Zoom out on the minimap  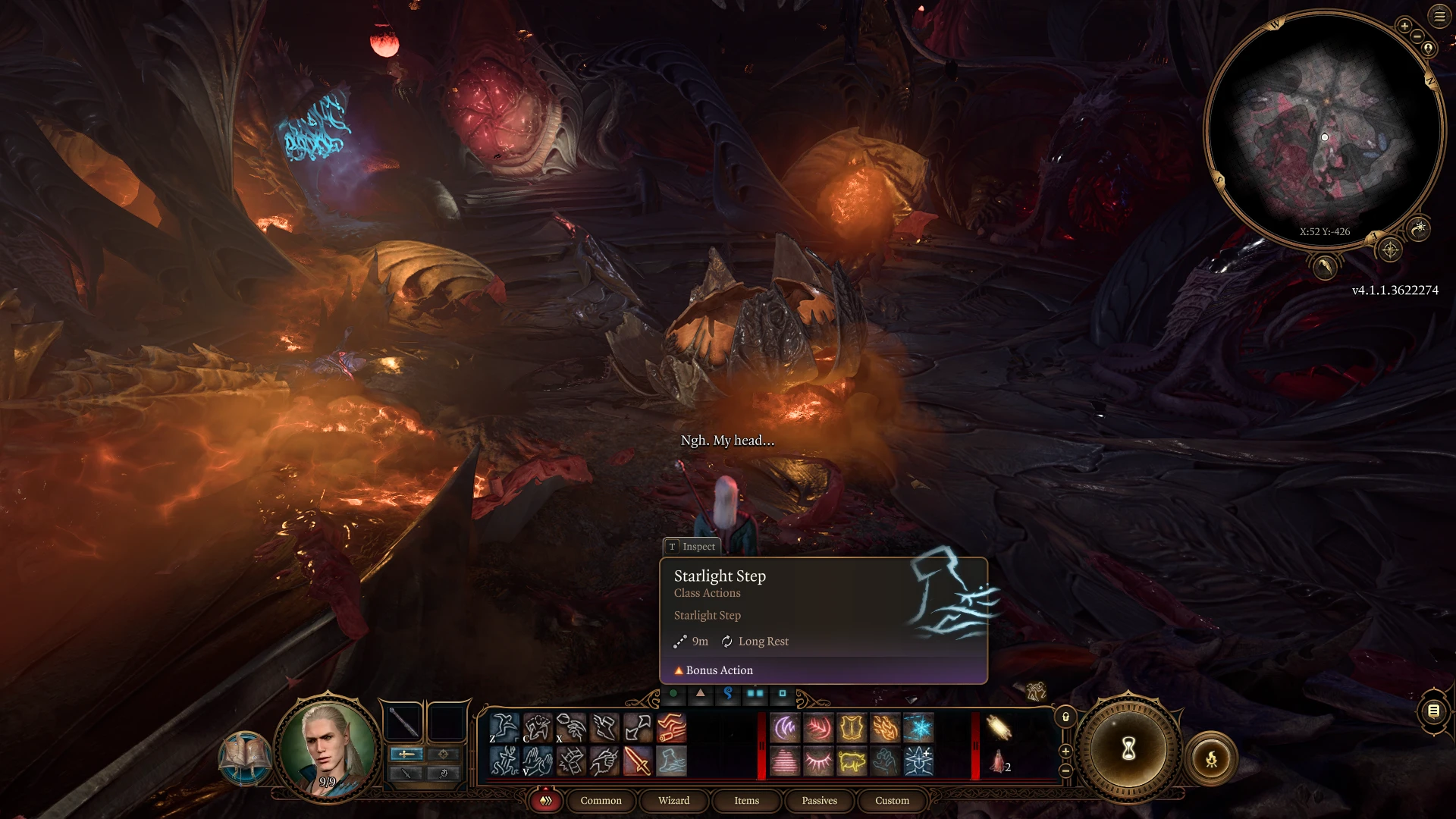coord(1417,36)
